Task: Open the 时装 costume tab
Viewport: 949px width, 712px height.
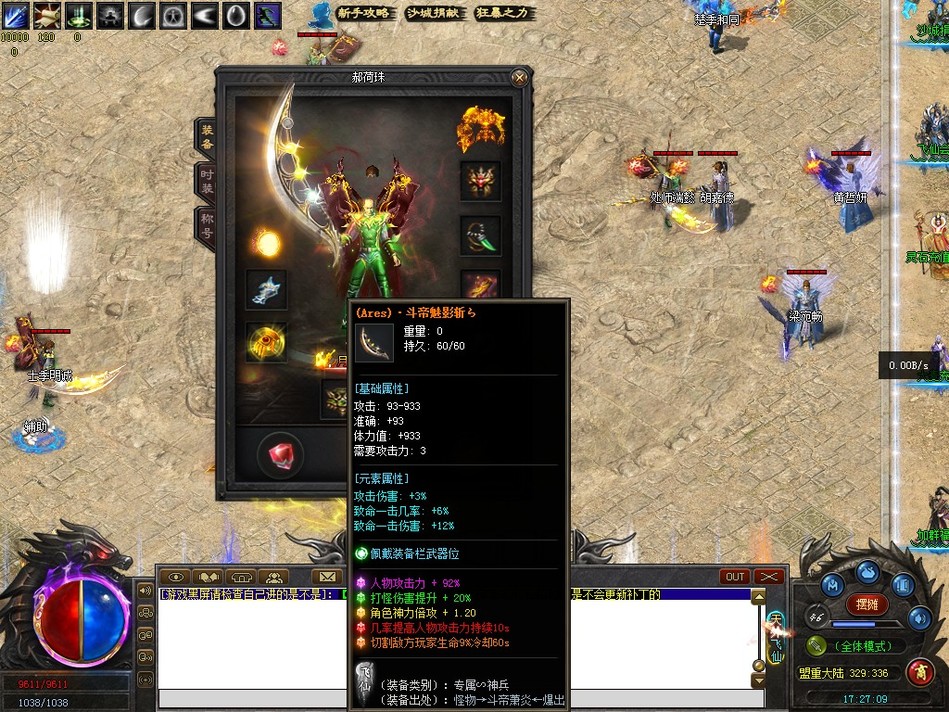Action: (206, 181)
